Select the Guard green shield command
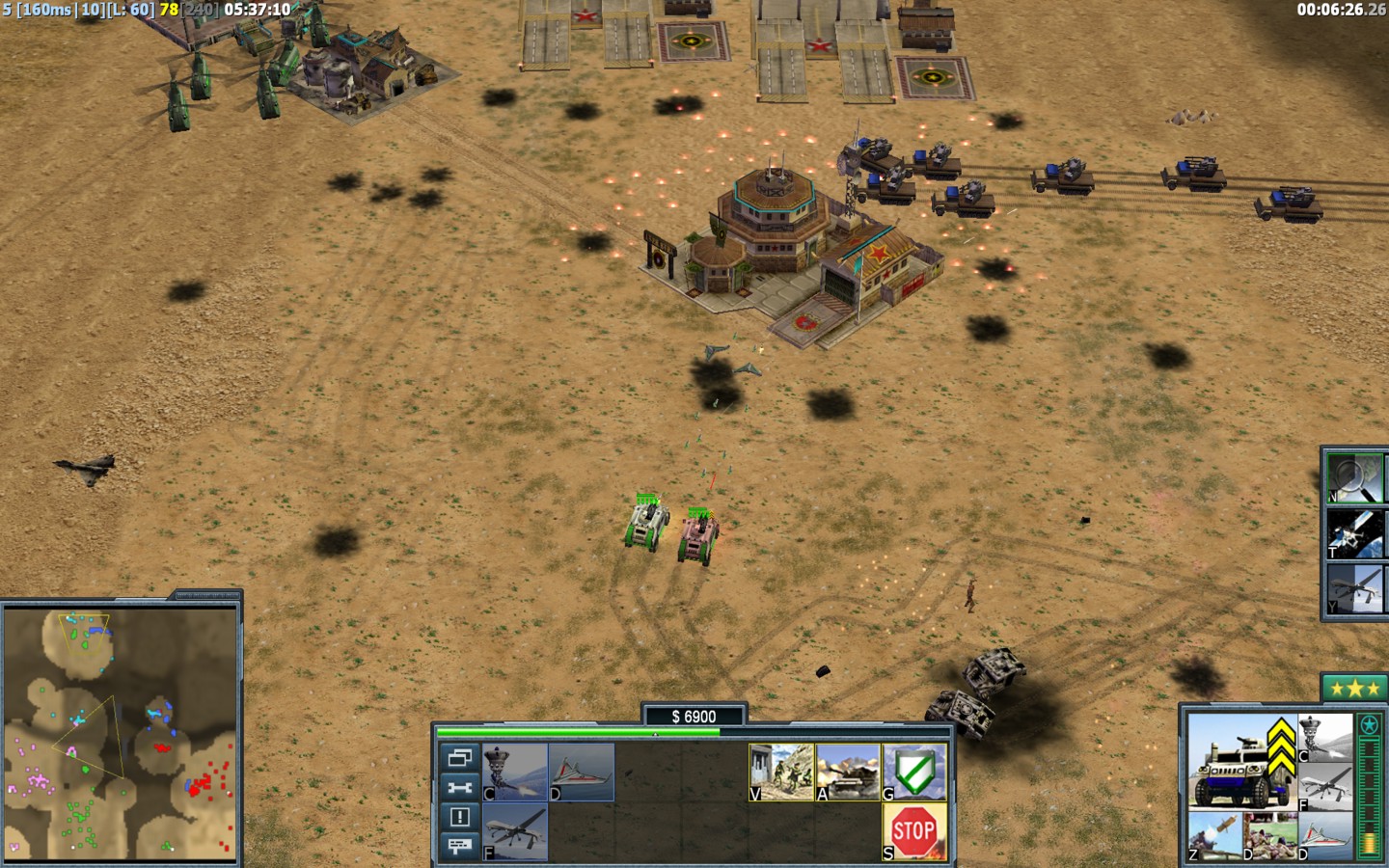The image size is (1389, 868). point(913,772)
